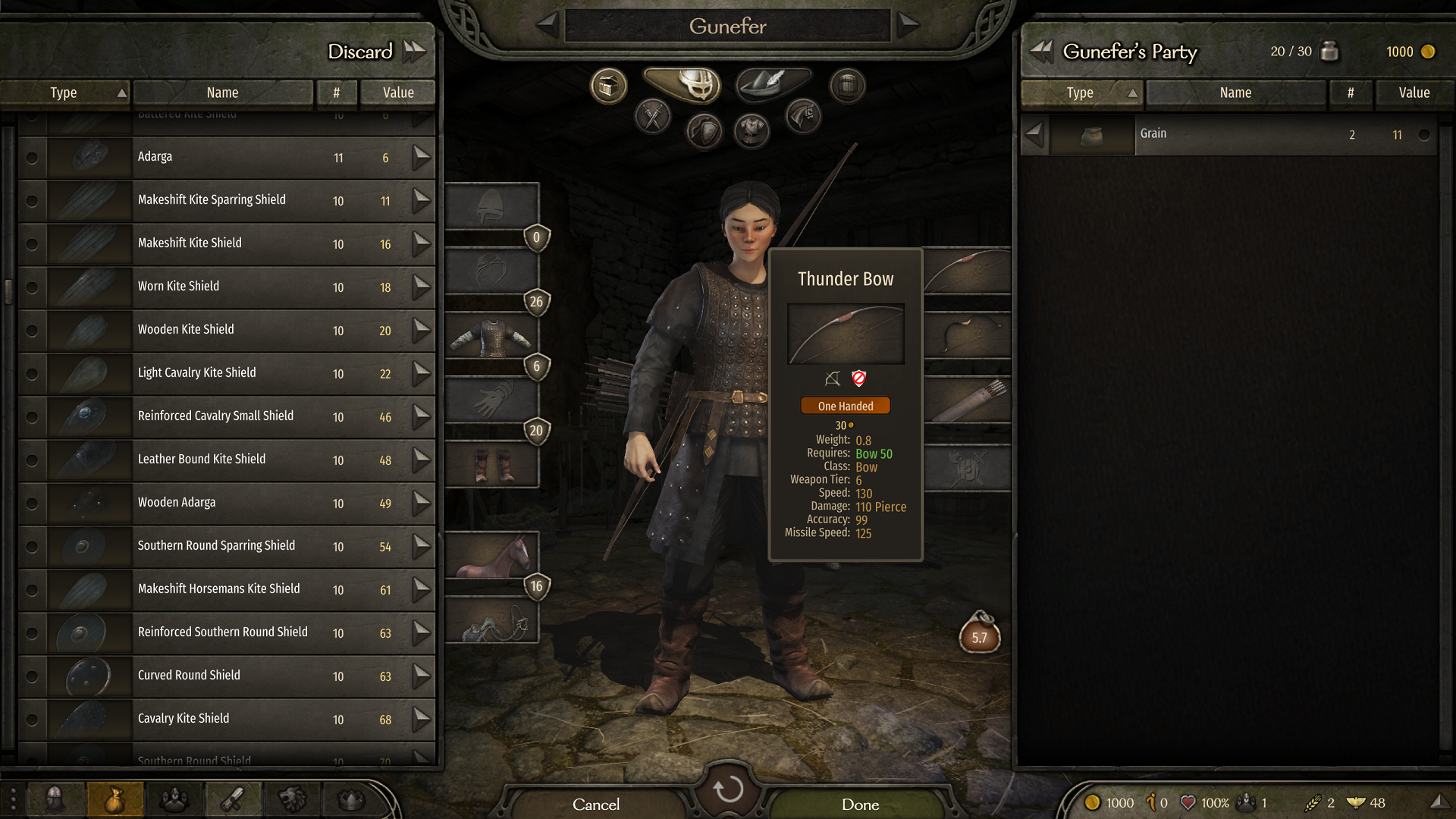Select the Leather Bound Kite Shield row
Viewport: 1456px width, 819px height.
click(x=227, y=460)
